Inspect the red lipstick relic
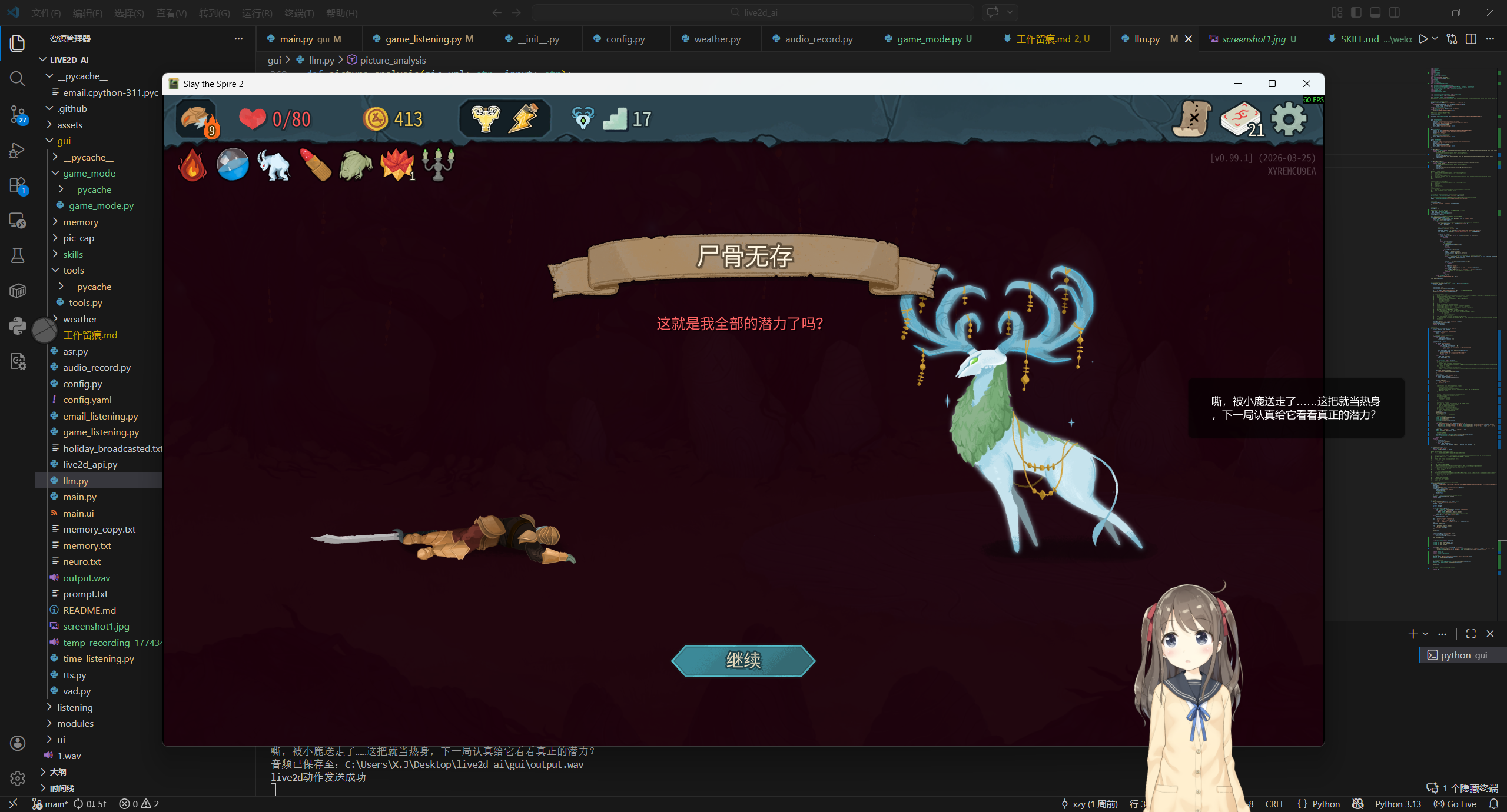 coord(316,165)
